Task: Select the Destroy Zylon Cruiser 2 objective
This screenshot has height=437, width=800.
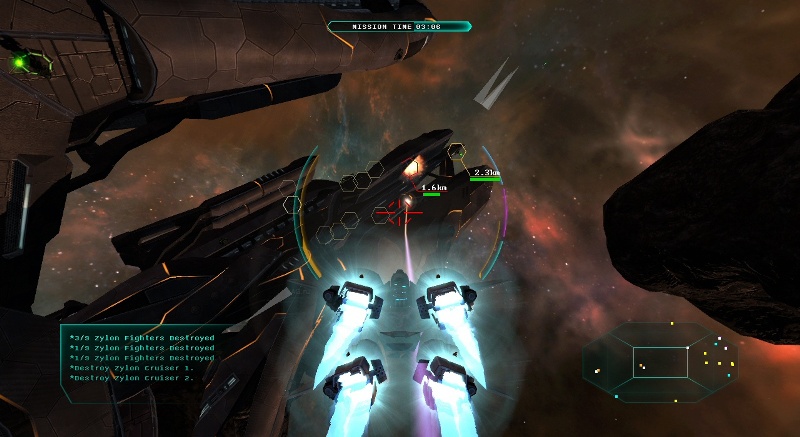Action: click(x=129, y=378)
